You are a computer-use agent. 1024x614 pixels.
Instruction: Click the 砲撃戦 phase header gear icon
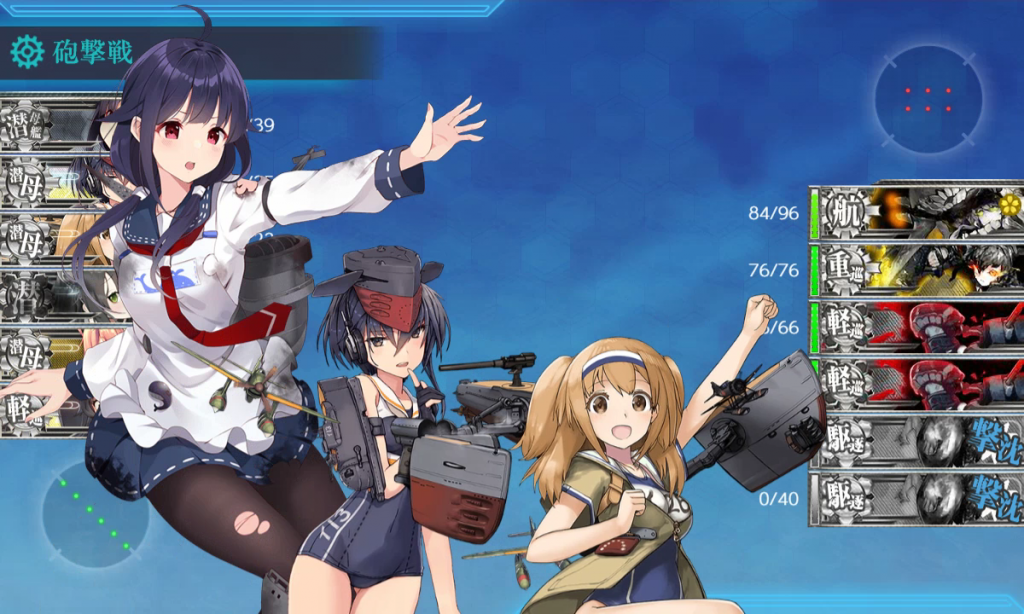[x=27, y=51]
